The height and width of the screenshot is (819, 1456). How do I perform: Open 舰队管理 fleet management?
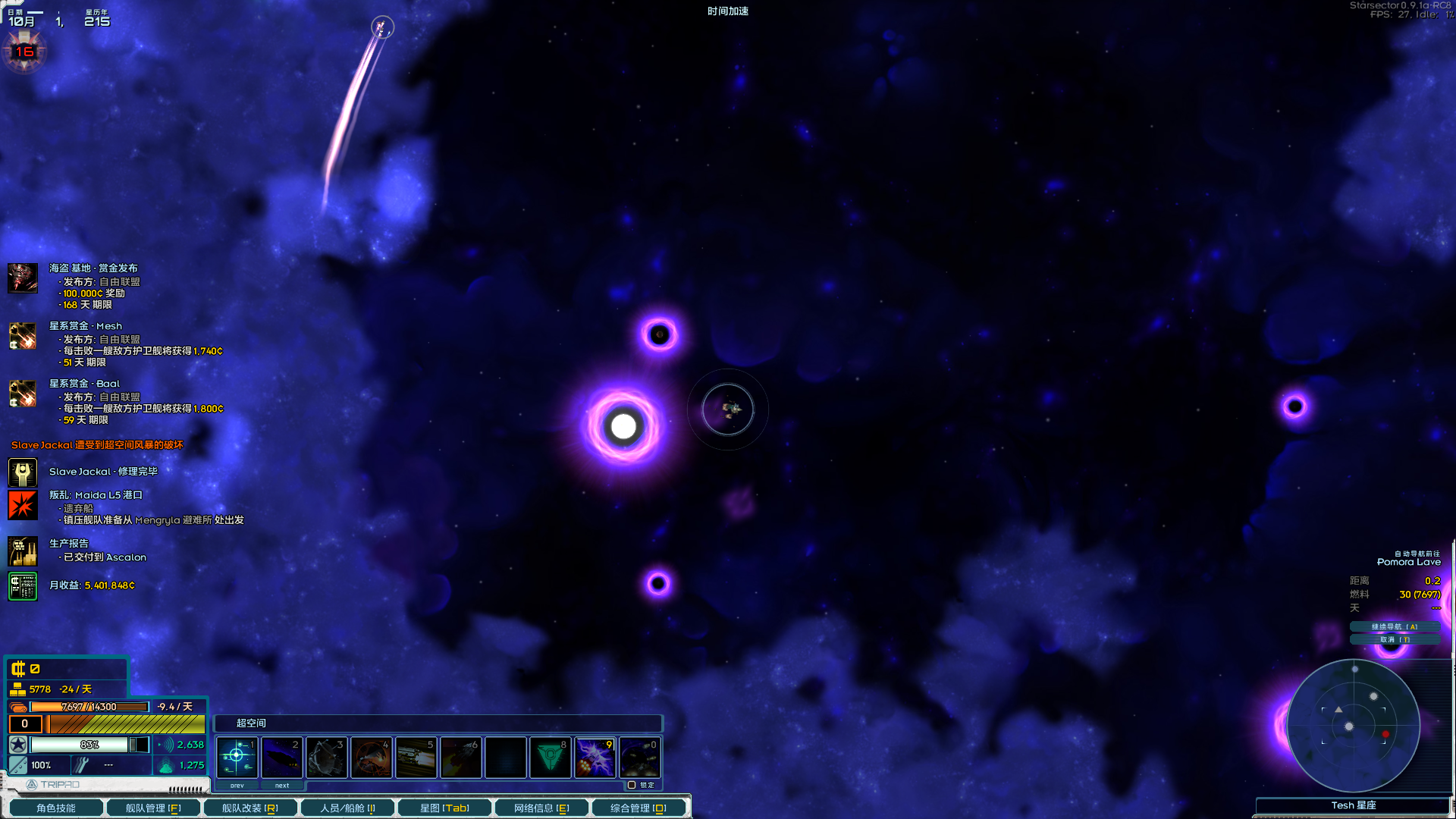(x=152, y=808)
